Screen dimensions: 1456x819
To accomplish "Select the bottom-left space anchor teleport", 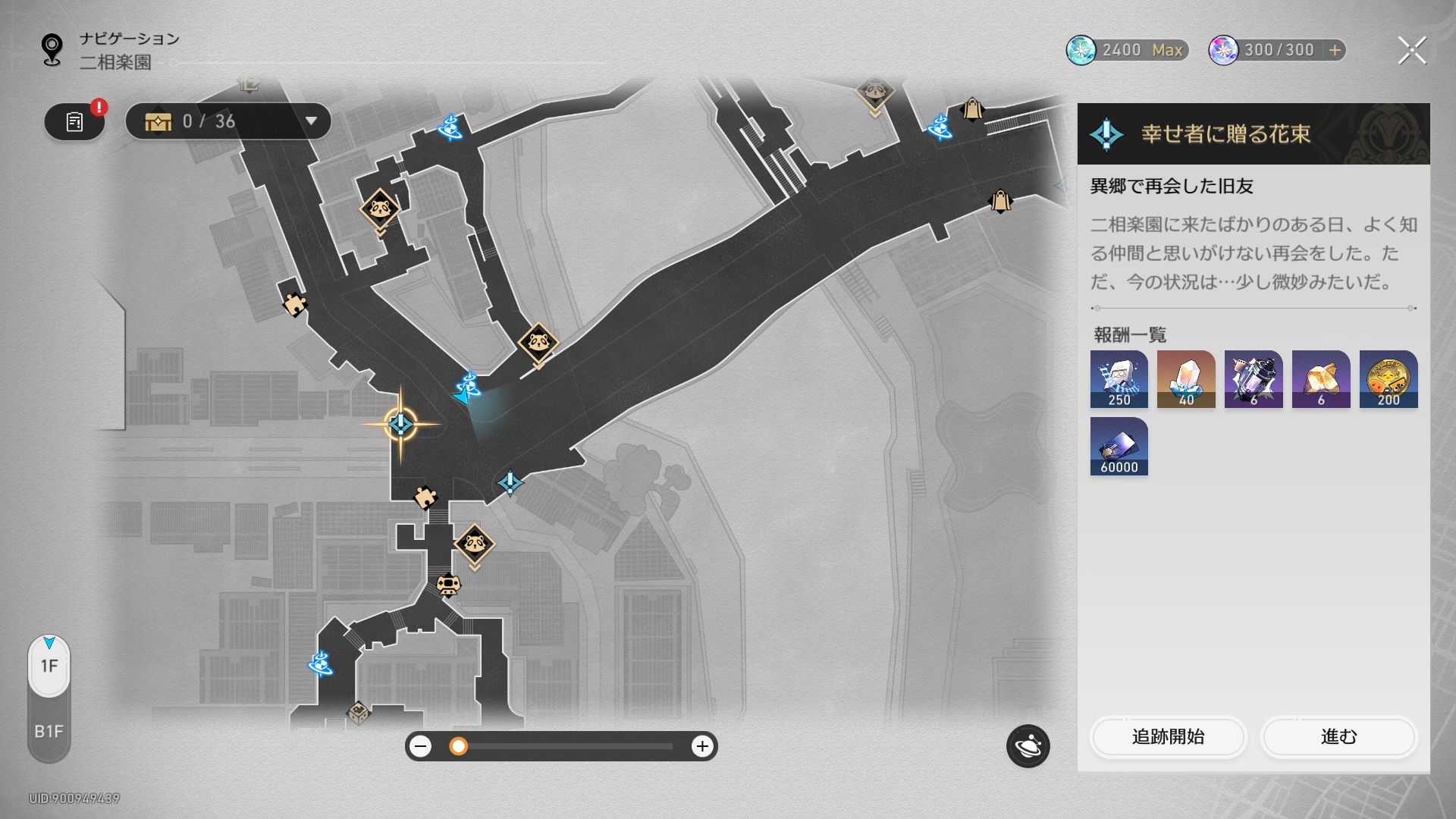I will click(x=320, y=664).
